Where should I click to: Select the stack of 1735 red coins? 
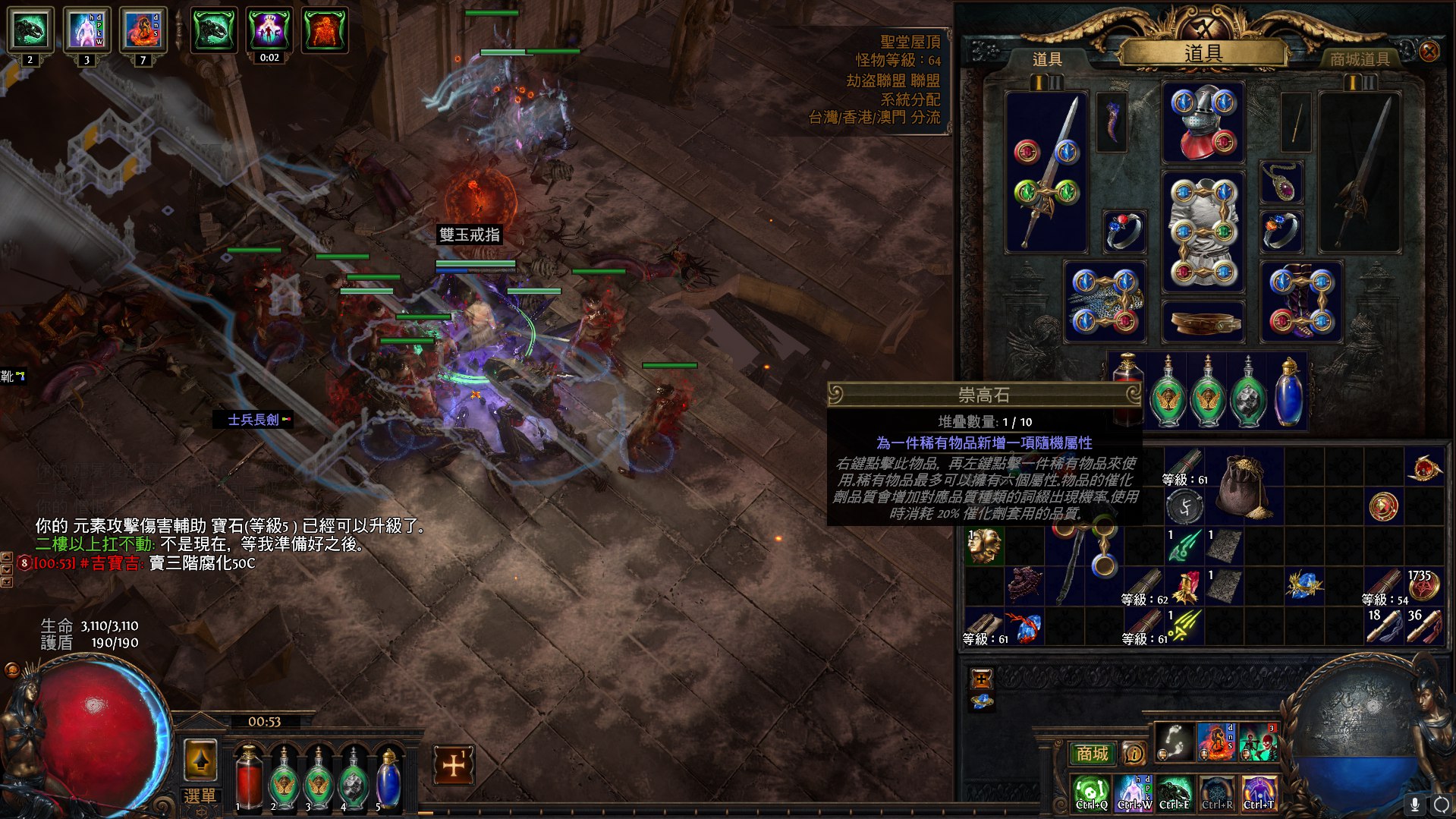coord(1423,585)
